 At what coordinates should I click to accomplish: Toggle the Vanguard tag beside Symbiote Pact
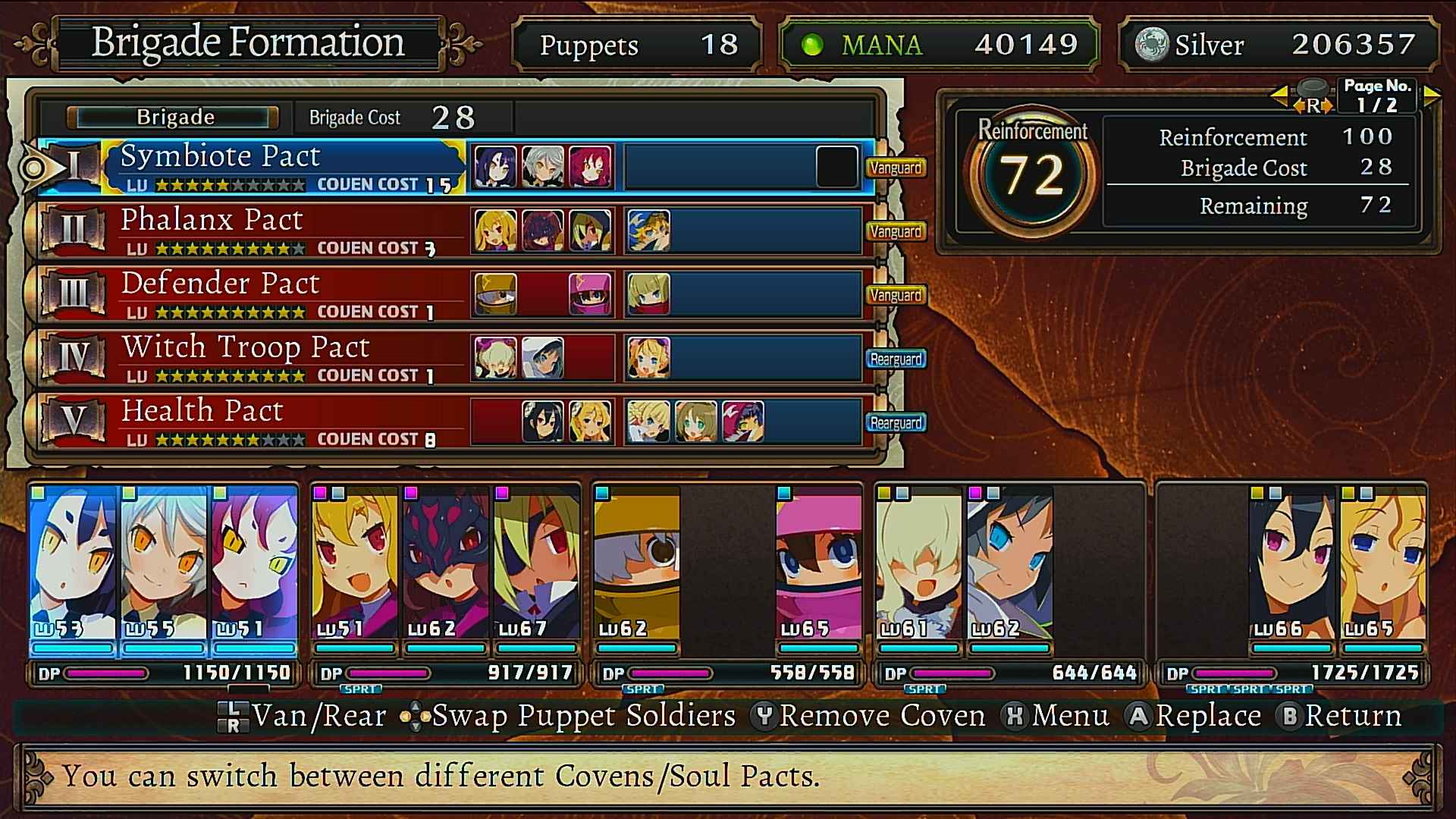point(896,168)
